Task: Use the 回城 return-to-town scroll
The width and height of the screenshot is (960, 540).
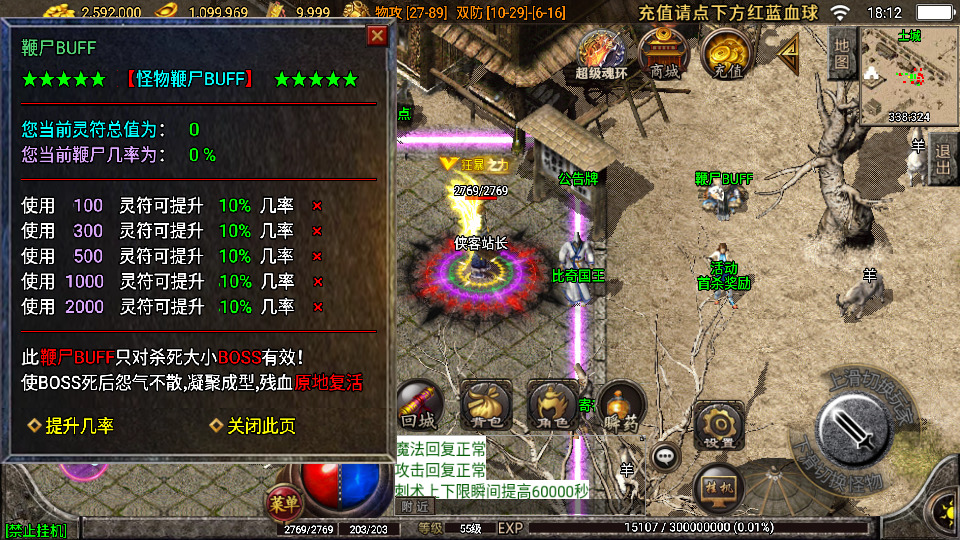Action: (417, 405)
